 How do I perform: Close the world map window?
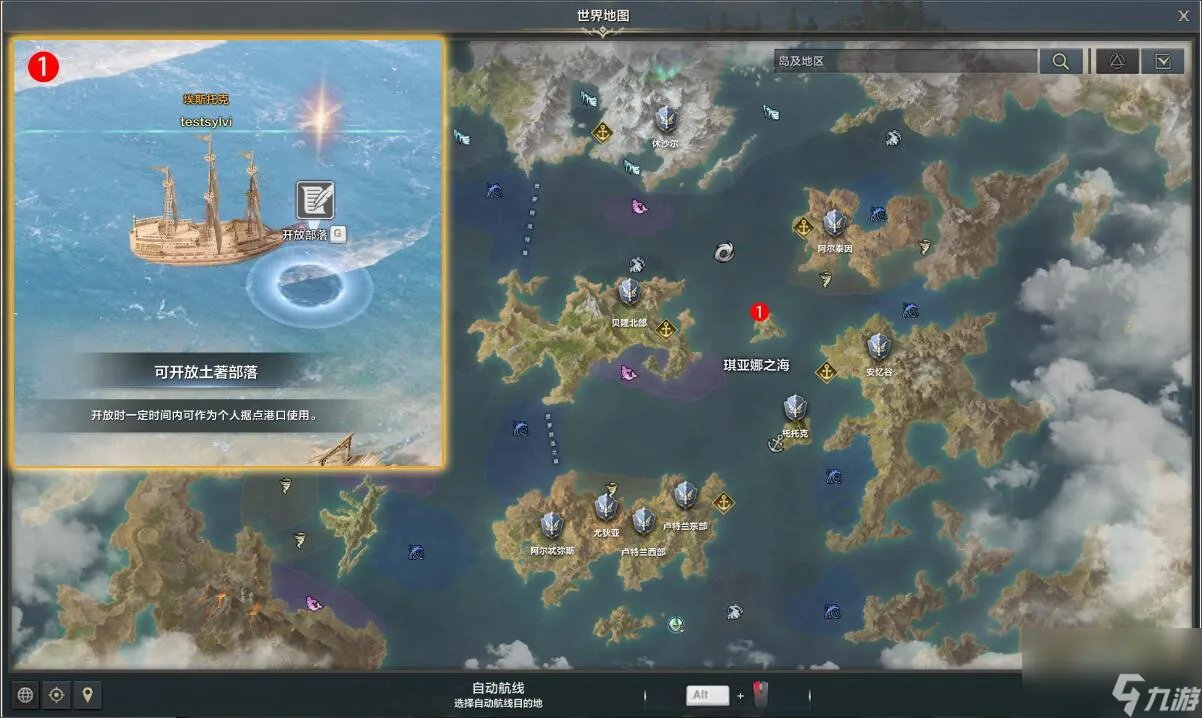(1183, 15)
